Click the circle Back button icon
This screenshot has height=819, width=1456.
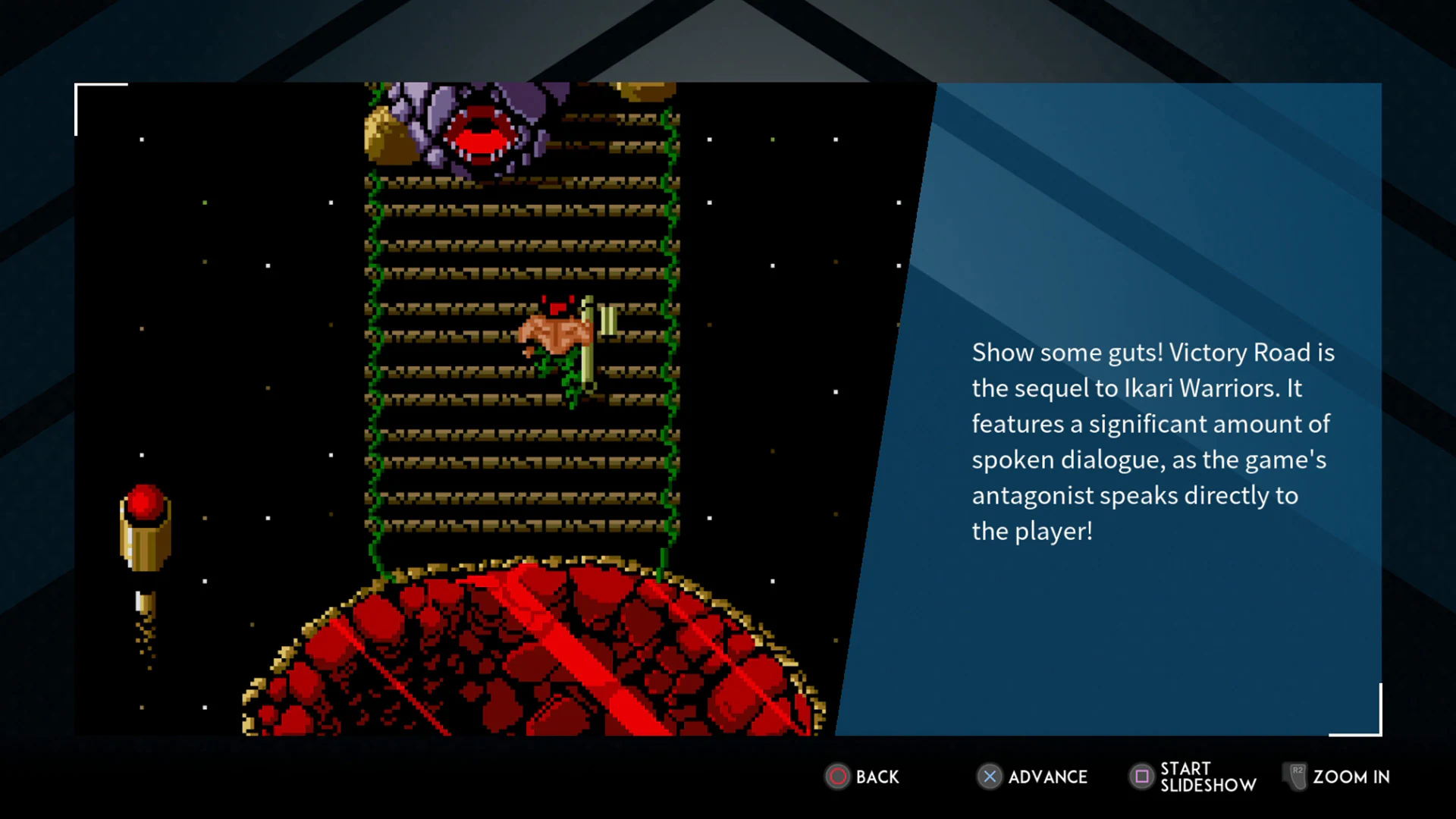click(x=838, y=777)
